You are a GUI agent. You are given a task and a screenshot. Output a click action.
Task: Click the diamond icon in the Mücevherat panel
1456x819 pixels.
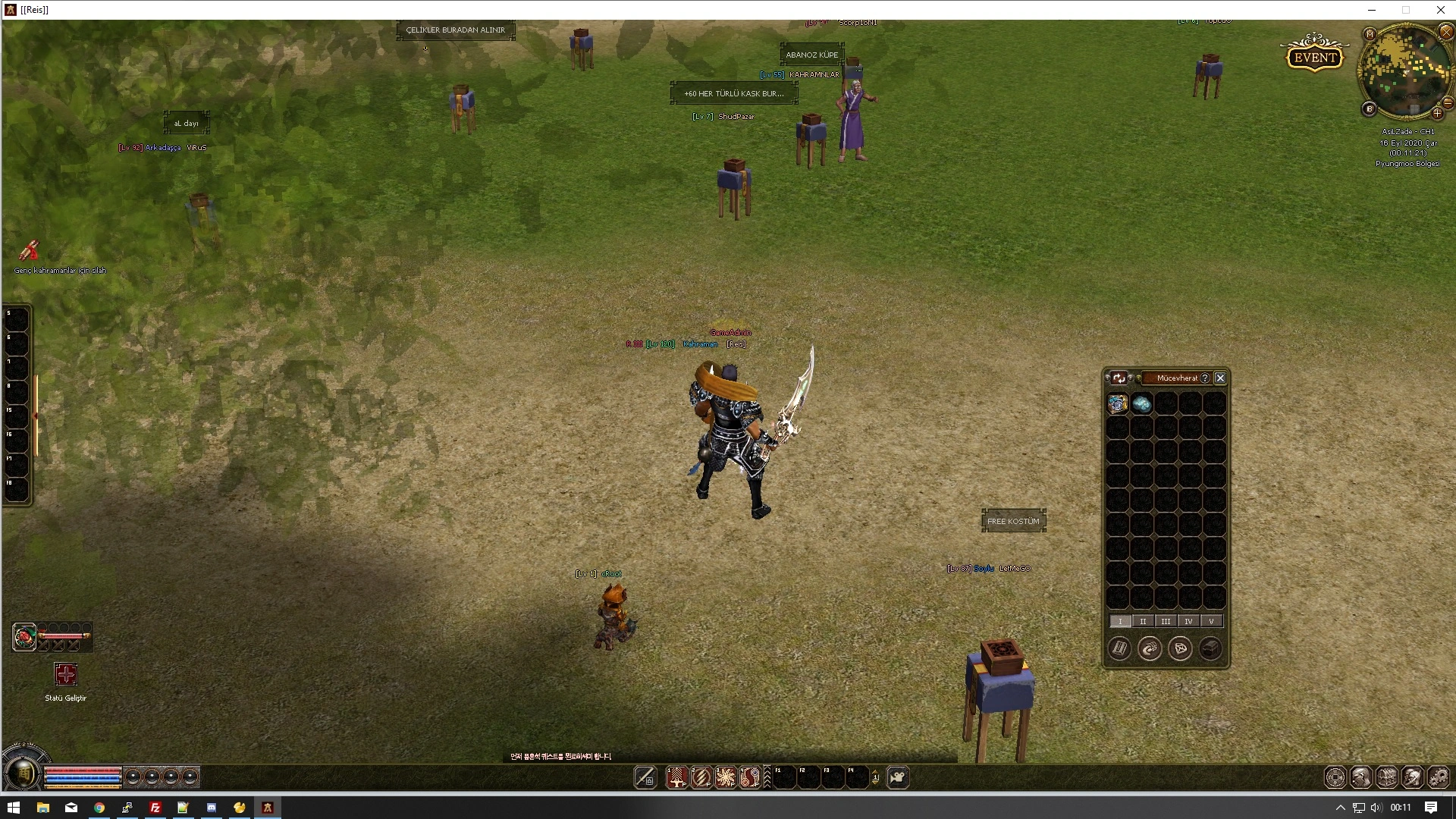tap(1180, 649)
